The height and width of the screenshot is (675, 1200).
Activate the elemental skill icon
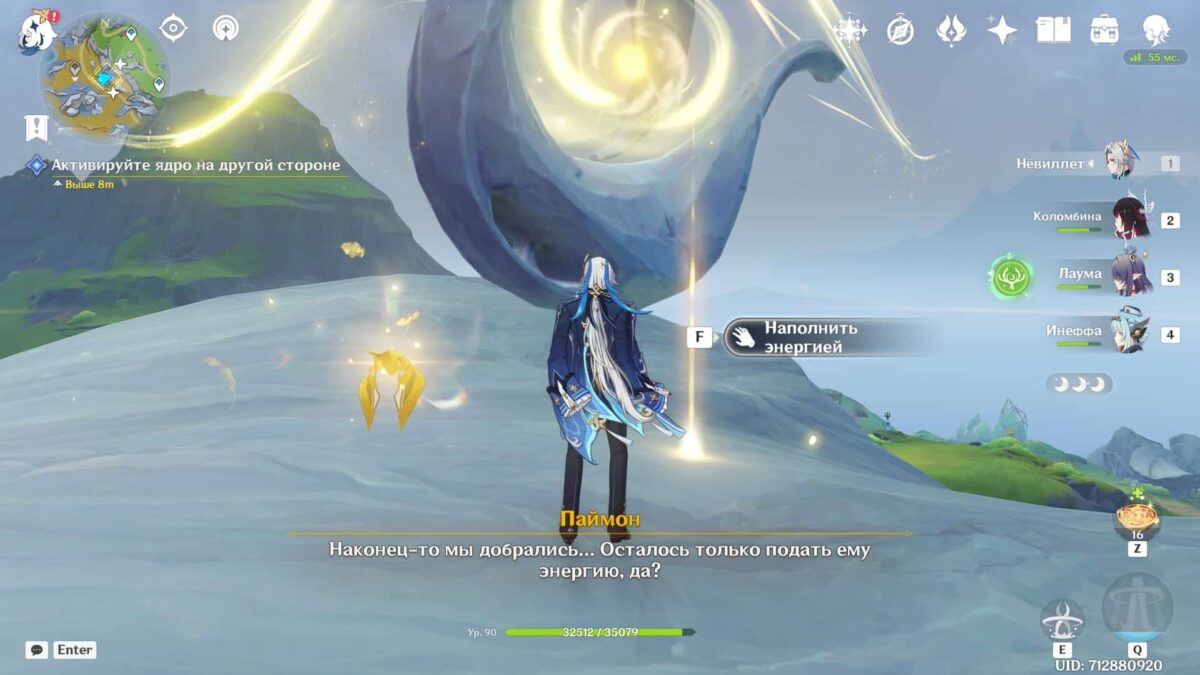pyautogui.click(x=1062, y=621)
